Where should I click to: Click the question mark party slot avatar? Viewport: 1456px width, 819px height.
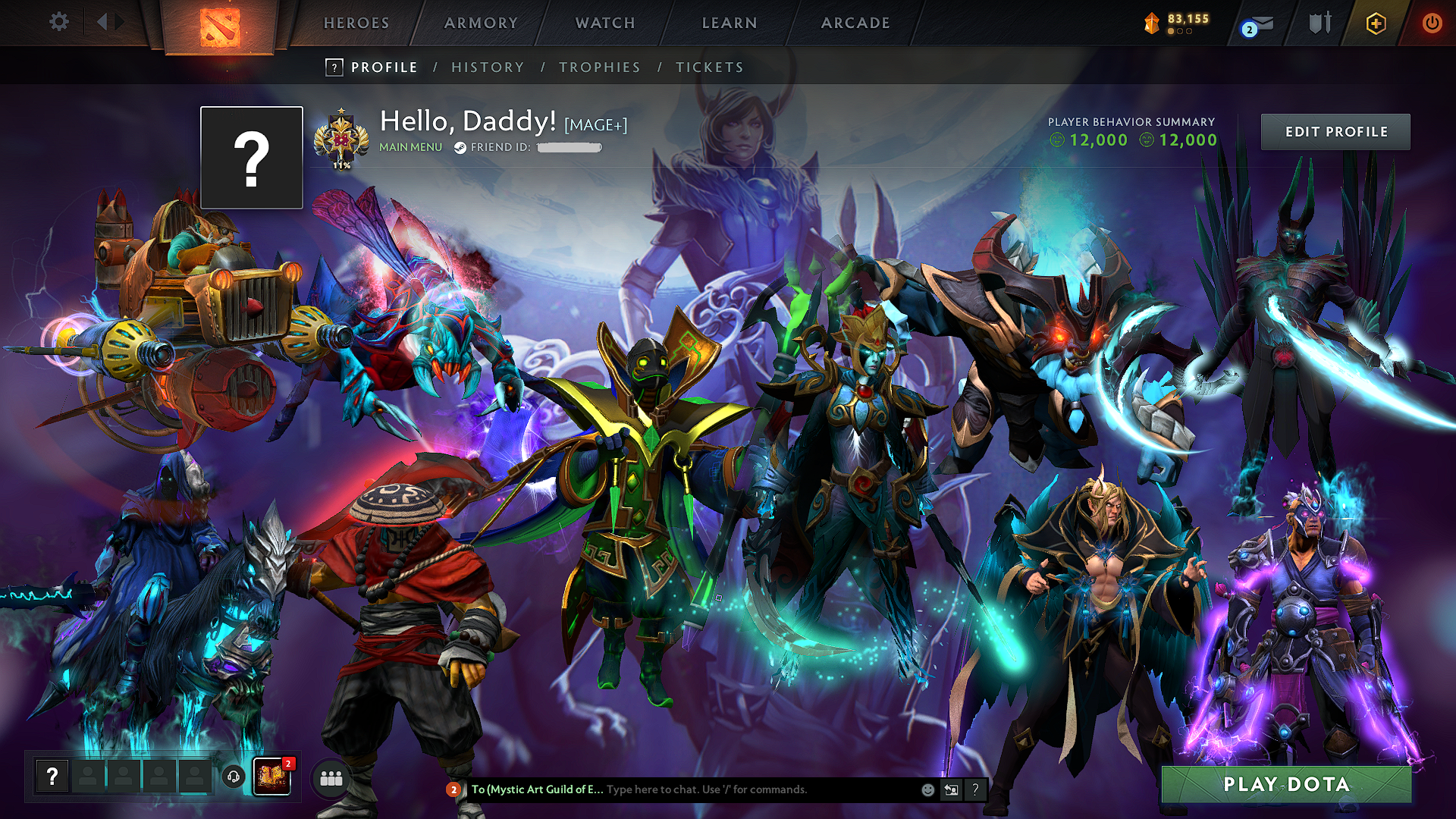pyautogui.click(x=52, y=776)
